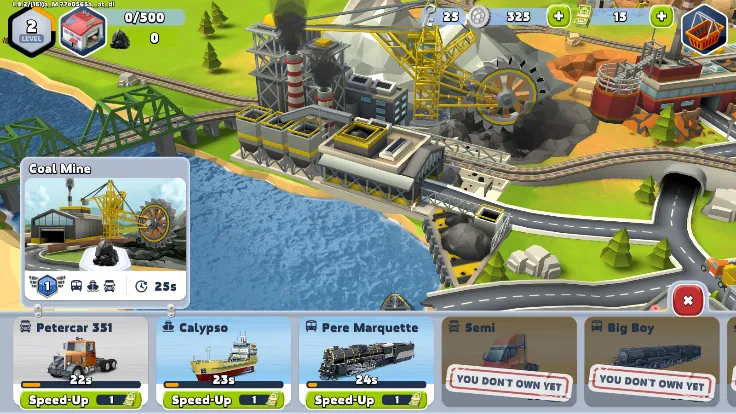
Task: Select the Petercar 351 truck card
Action: tap(80, 353)
